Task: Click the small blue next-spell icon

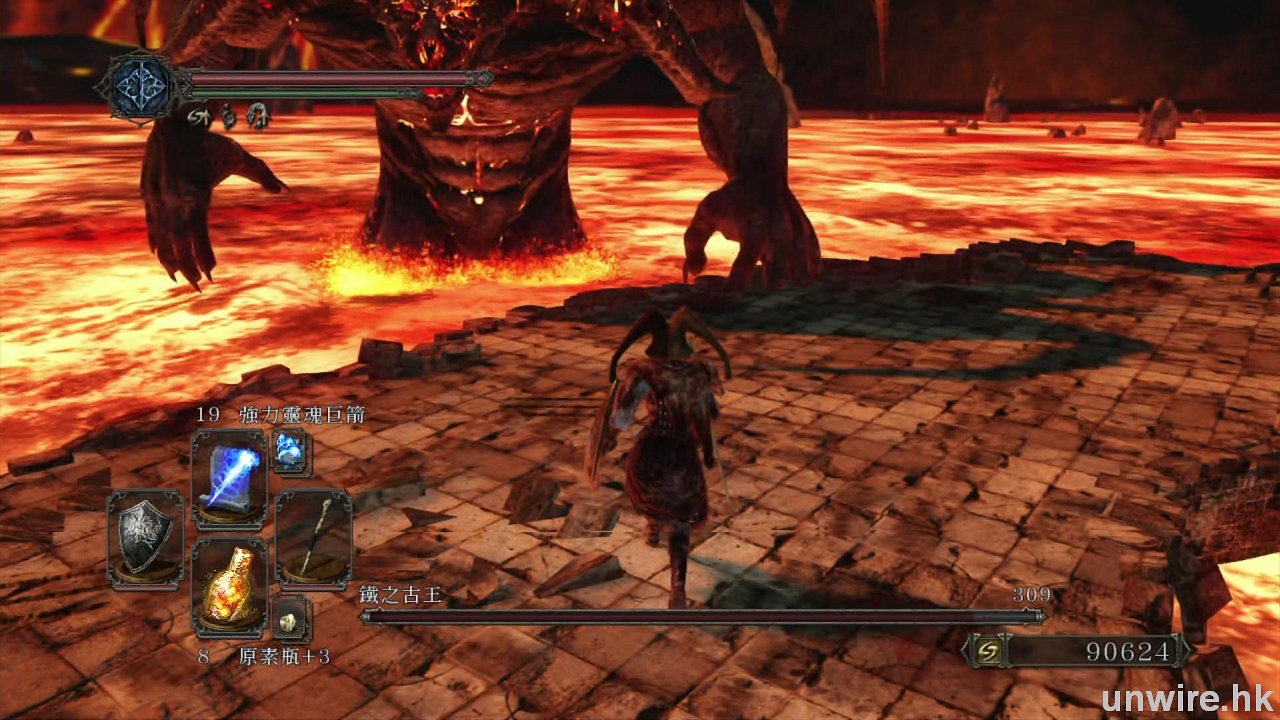Action: (290, 452)
